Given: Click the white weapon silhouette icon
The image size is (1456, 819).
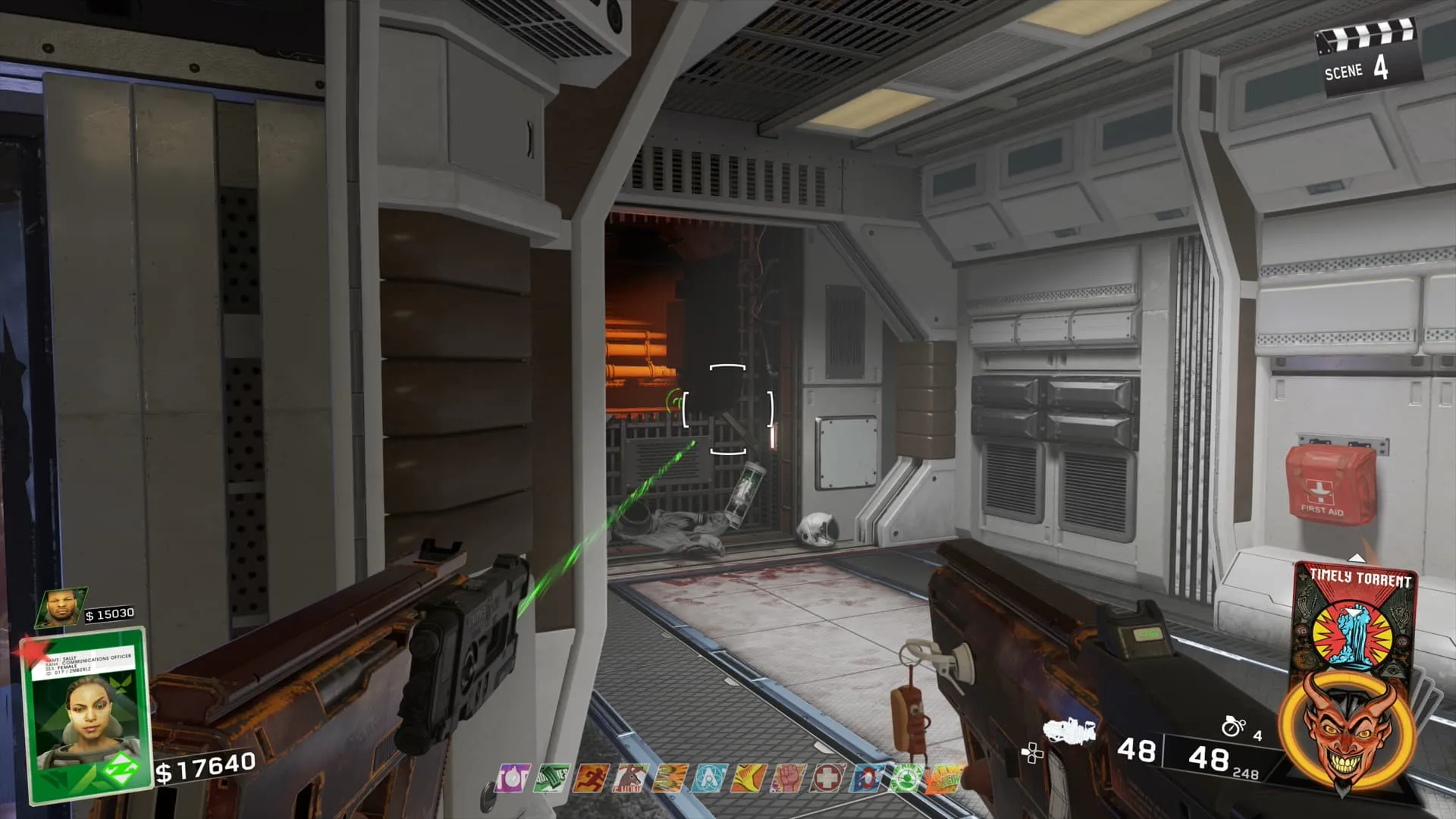Looking at the screenshot, I should pos(1069,731).
